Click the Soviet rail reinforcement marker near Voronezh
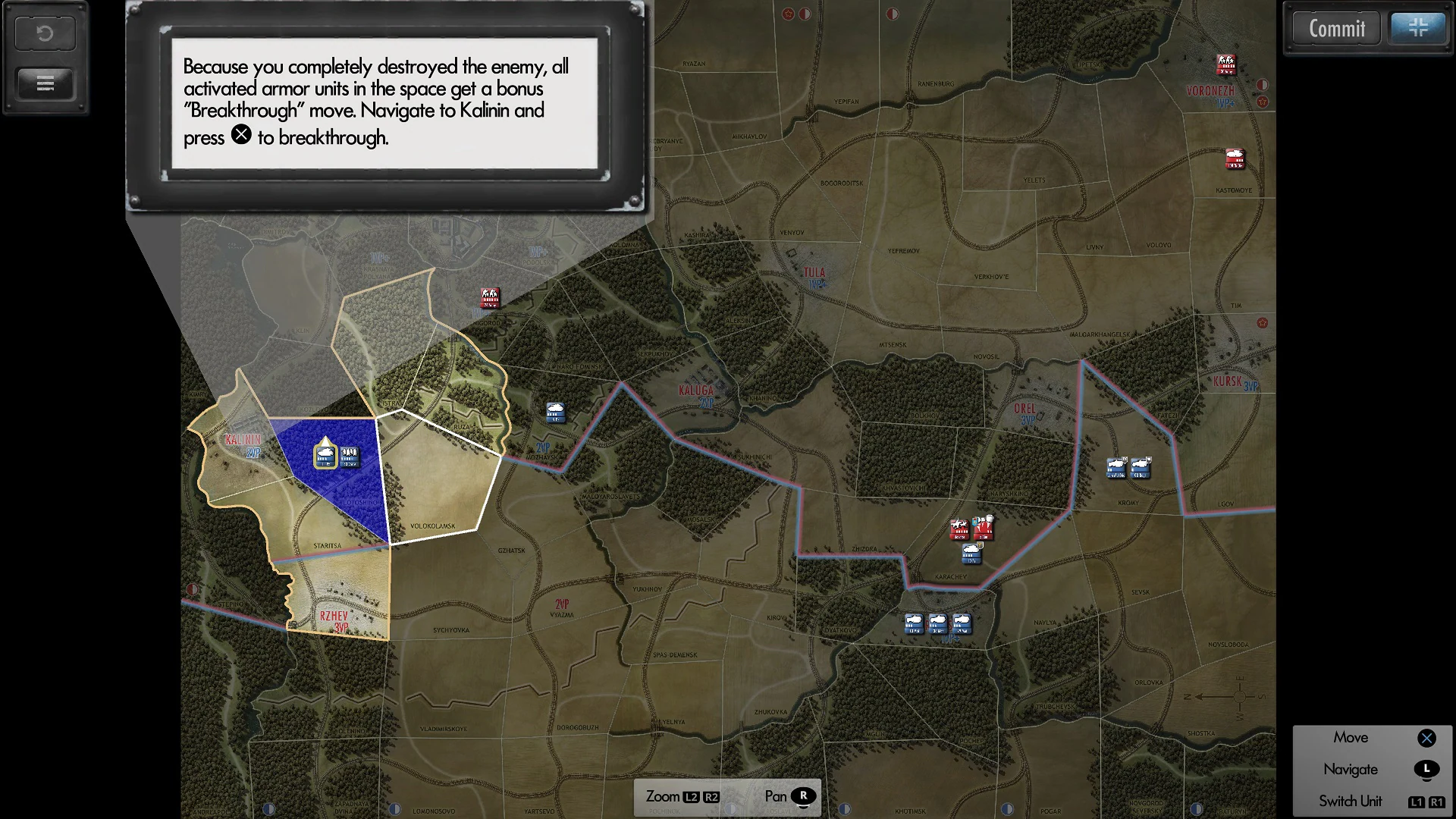Viewport: 1456px width, 819px height. coord(1226,64)
